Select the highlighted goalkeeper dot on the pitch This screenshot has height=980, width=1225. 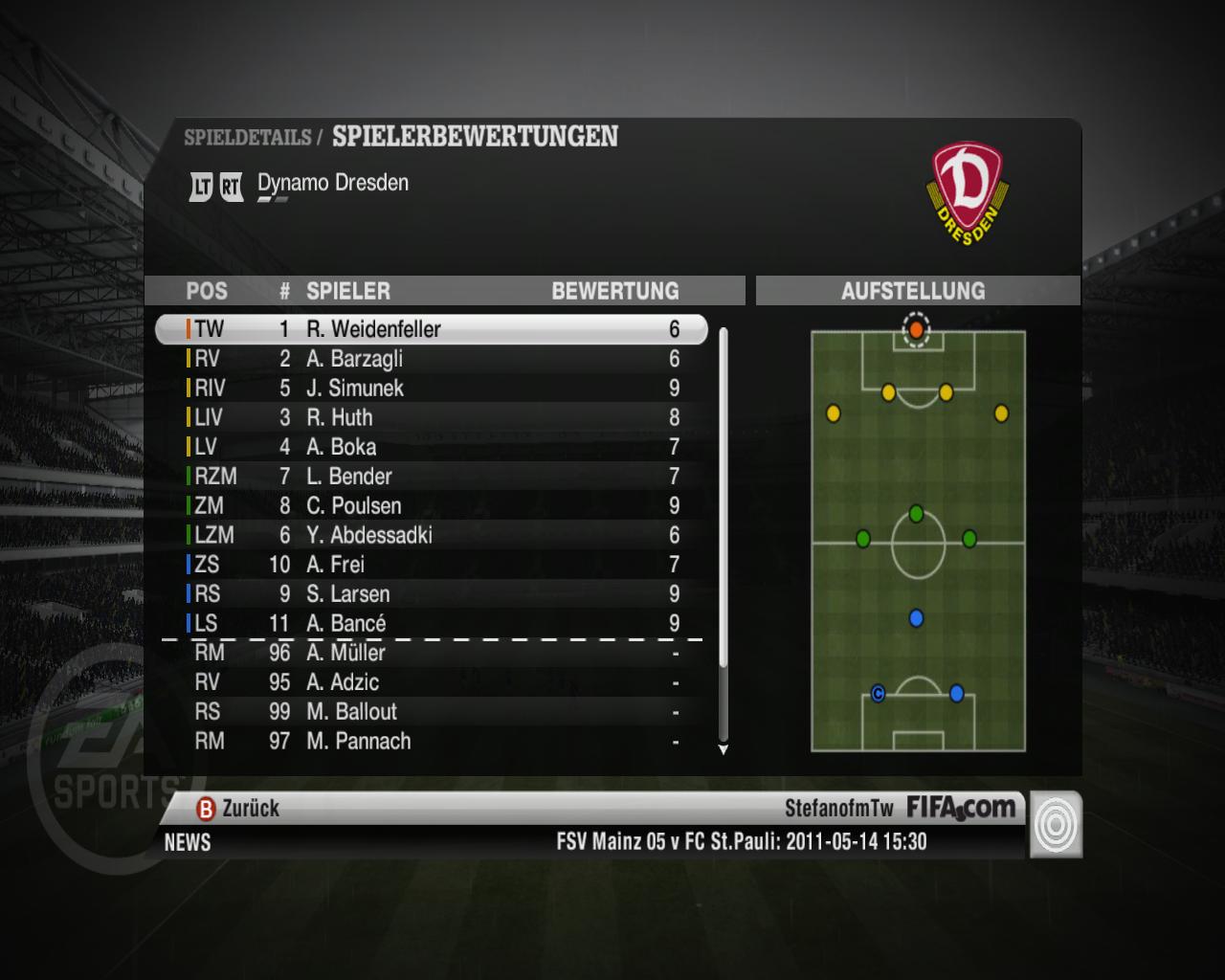916,329
